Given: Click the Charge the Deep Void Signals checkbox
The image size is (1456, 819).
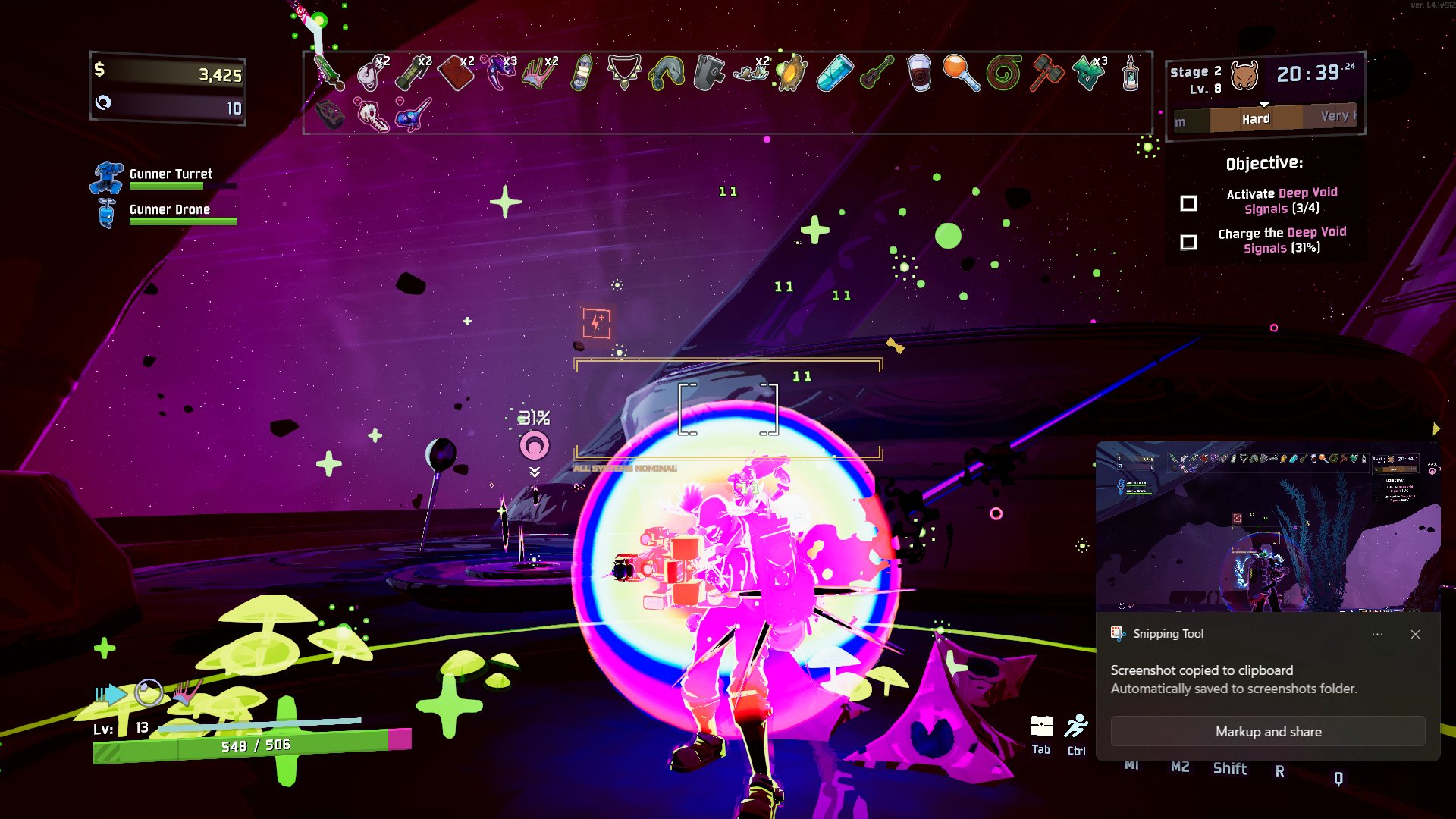Looking at the screenshot, I should pyautogui.click(x=1189, y=242).
